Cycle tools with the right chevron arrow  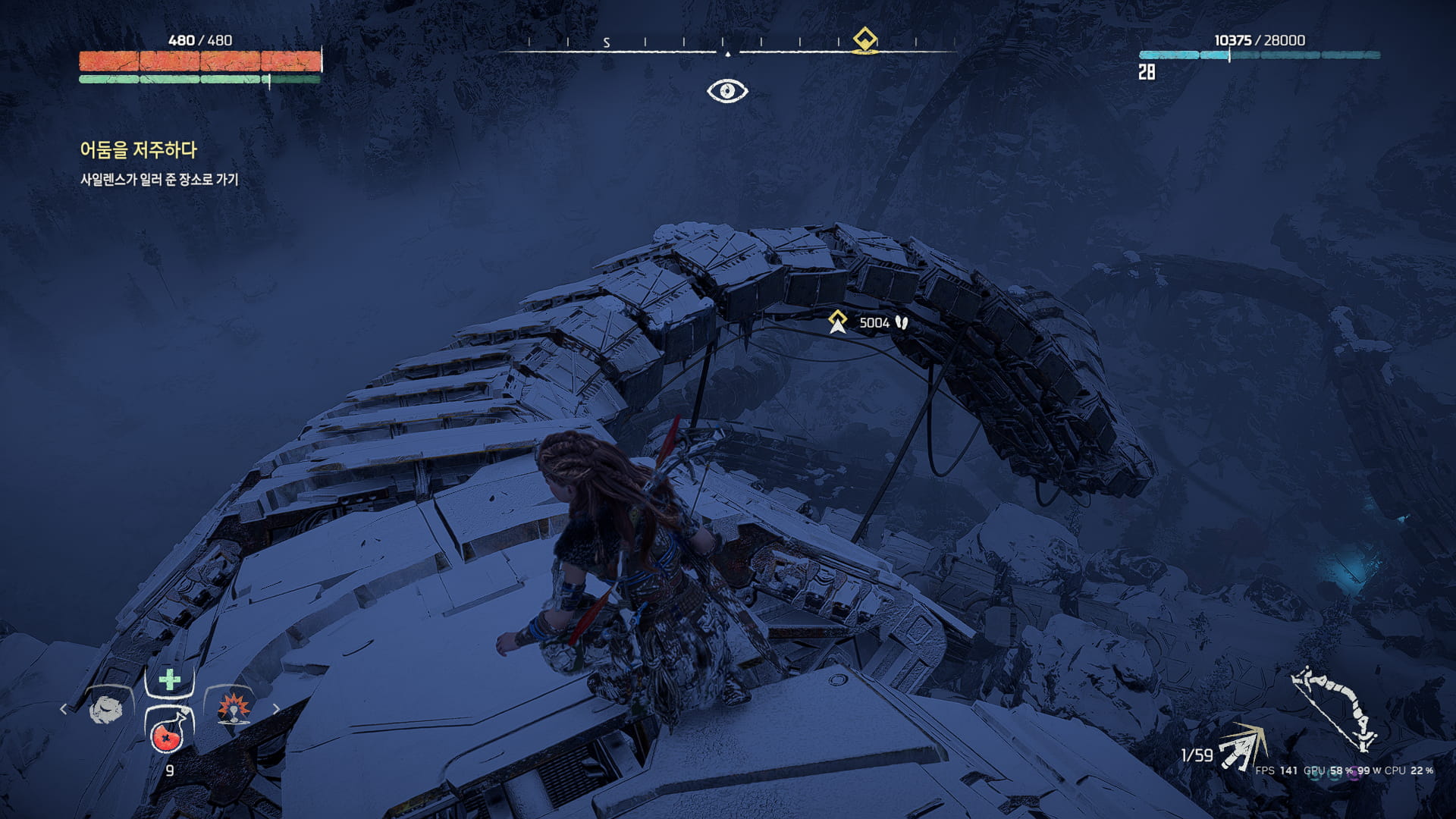(276, 709)
